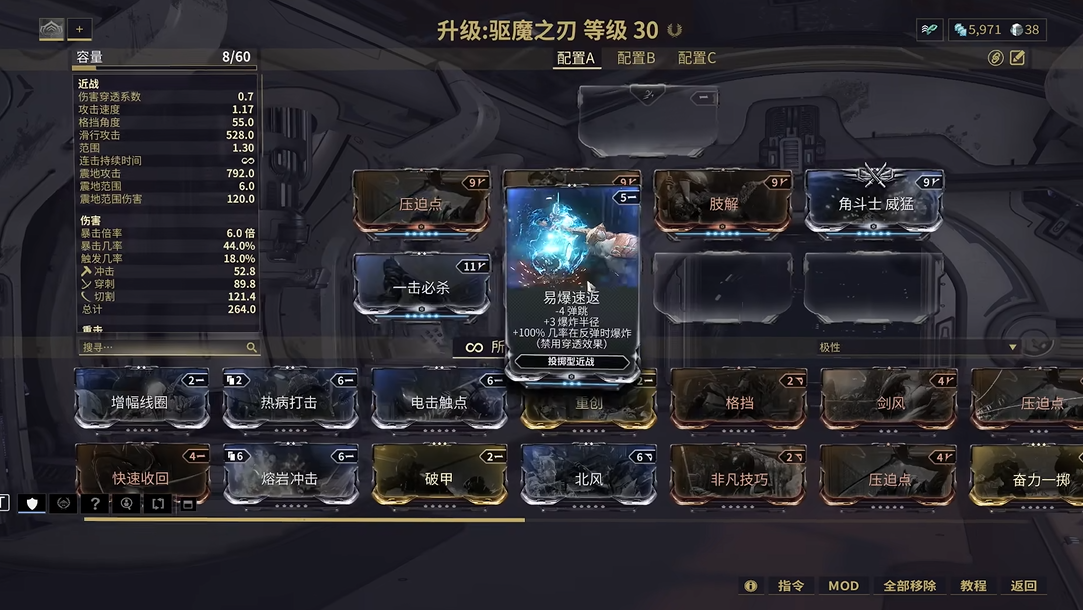This screenshot has height=610, width=1083.
Task: Switch to loadout tab 配置B
Action: point(636,58)
